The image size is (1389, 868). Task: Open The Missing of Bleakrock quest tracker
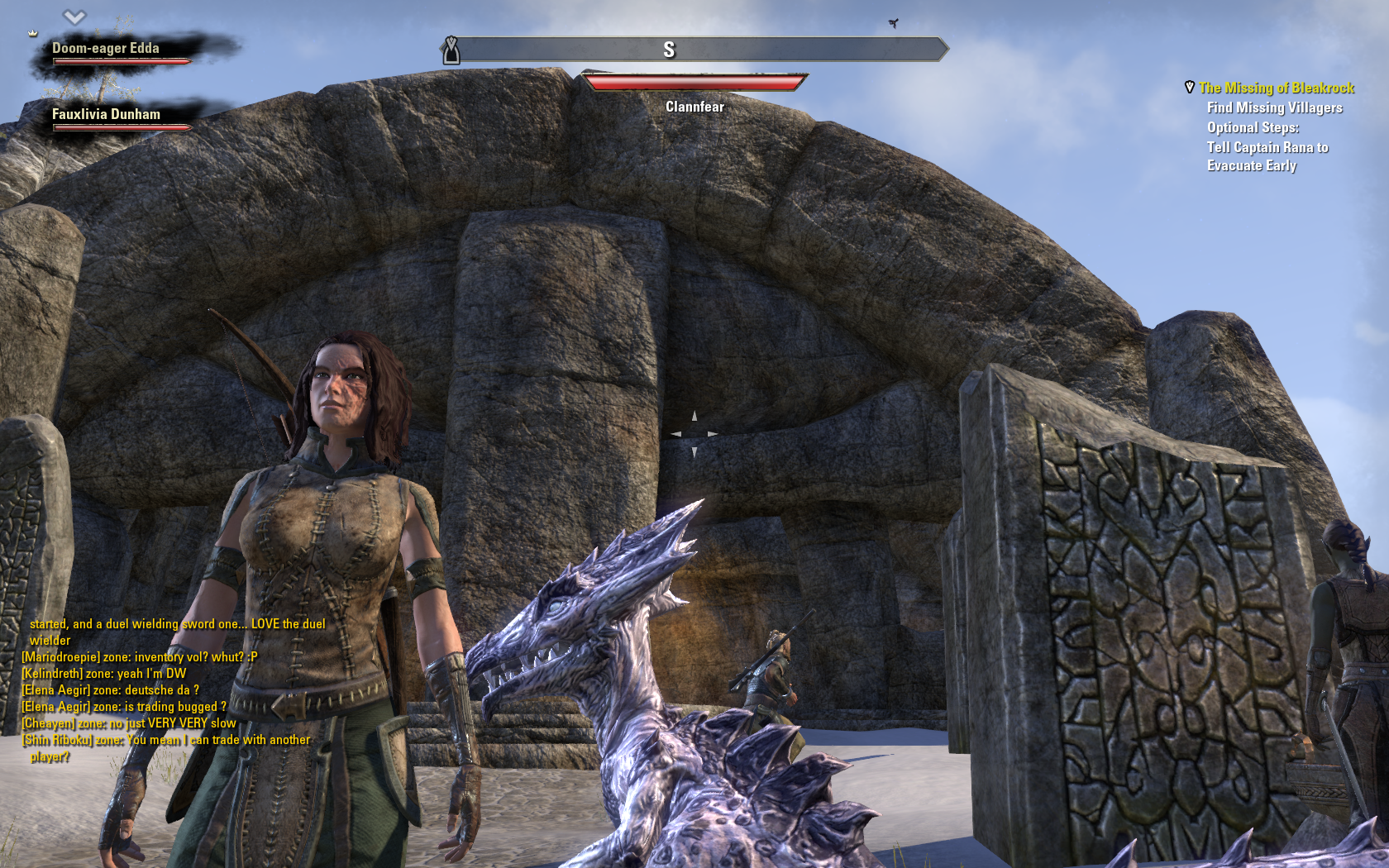1276,88
